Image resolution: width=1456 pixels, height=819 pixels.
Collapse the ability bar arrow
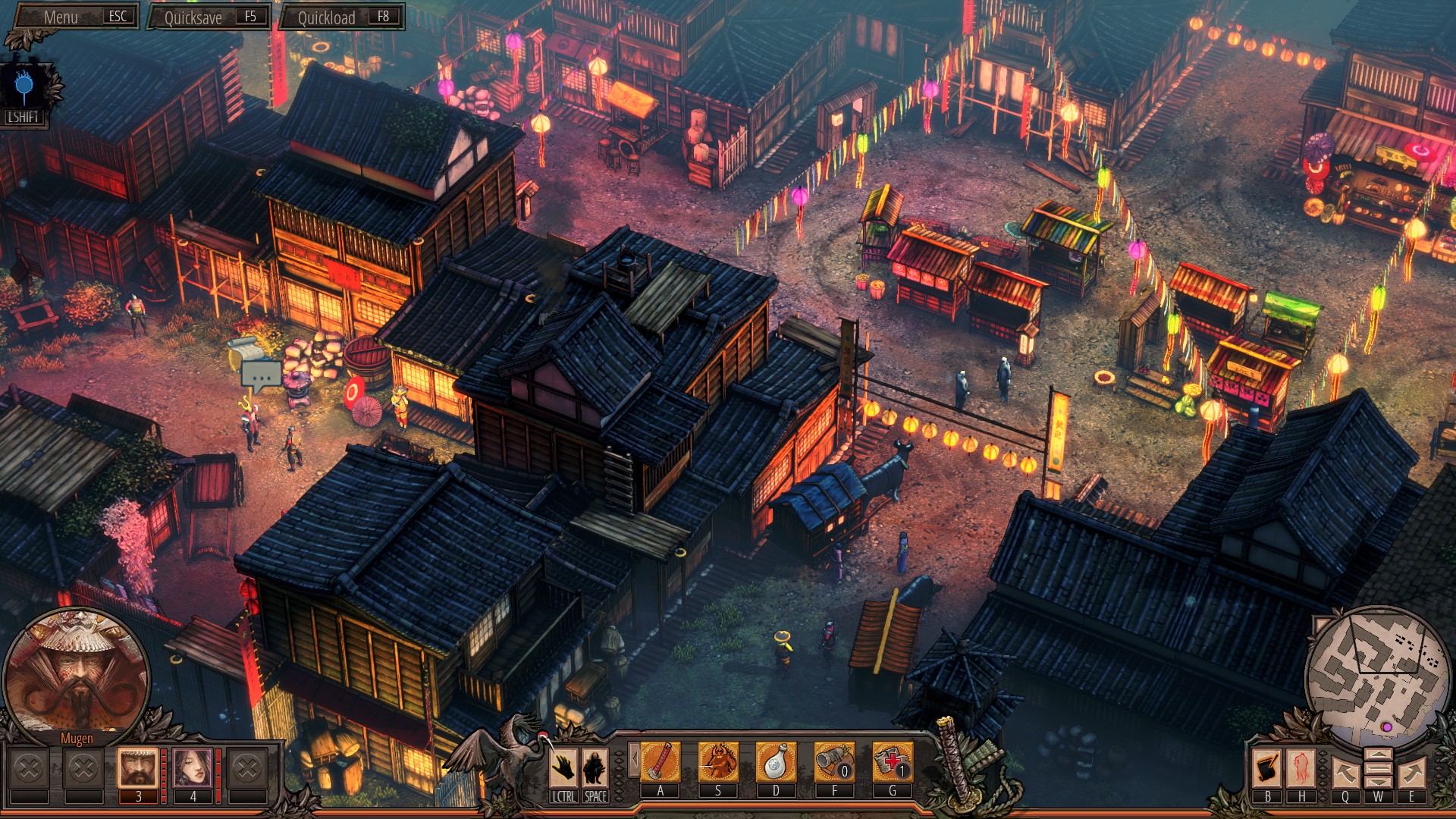coord(634,760)
